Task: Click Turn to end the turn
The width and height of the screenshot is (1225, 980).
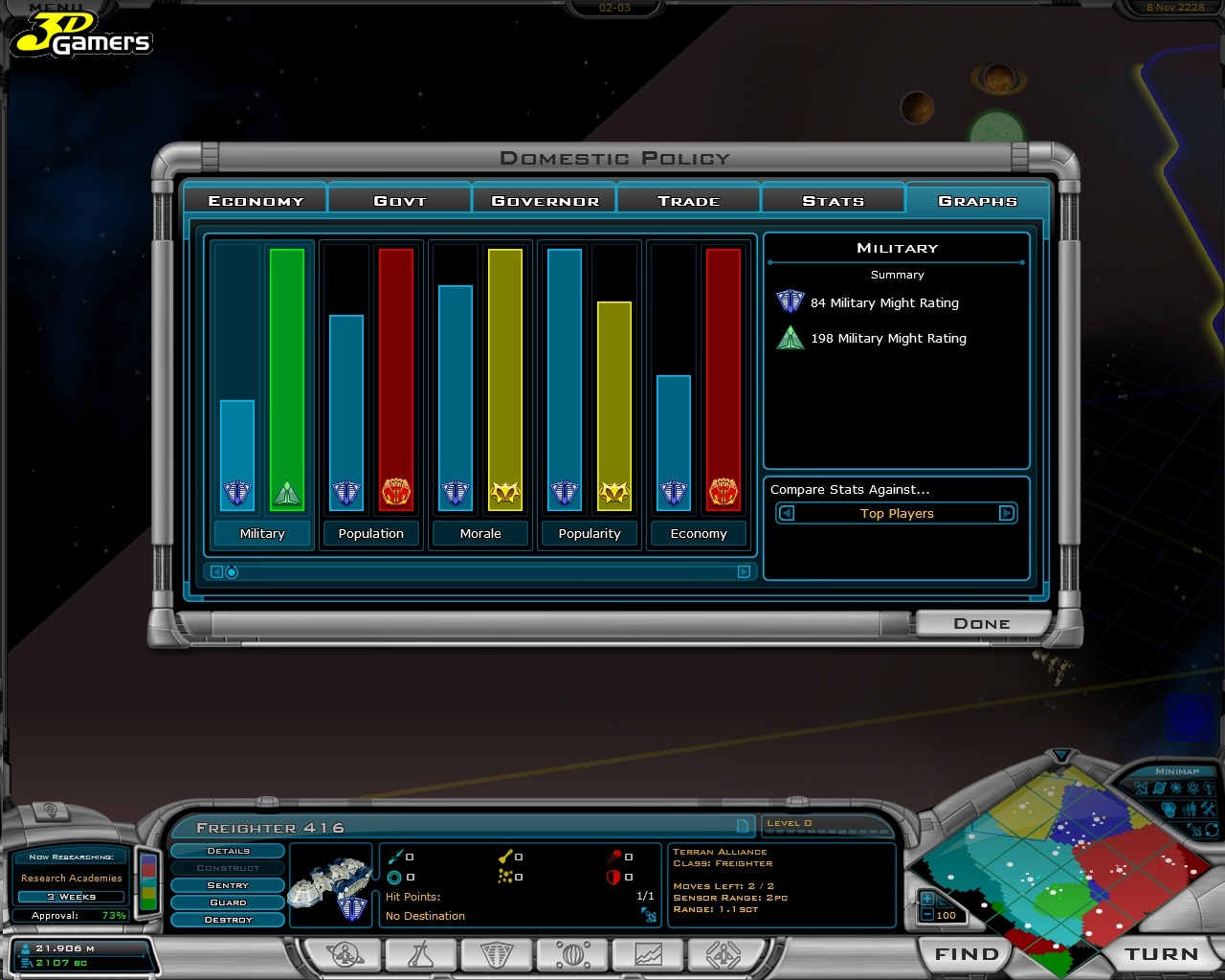Action: 1160,953
